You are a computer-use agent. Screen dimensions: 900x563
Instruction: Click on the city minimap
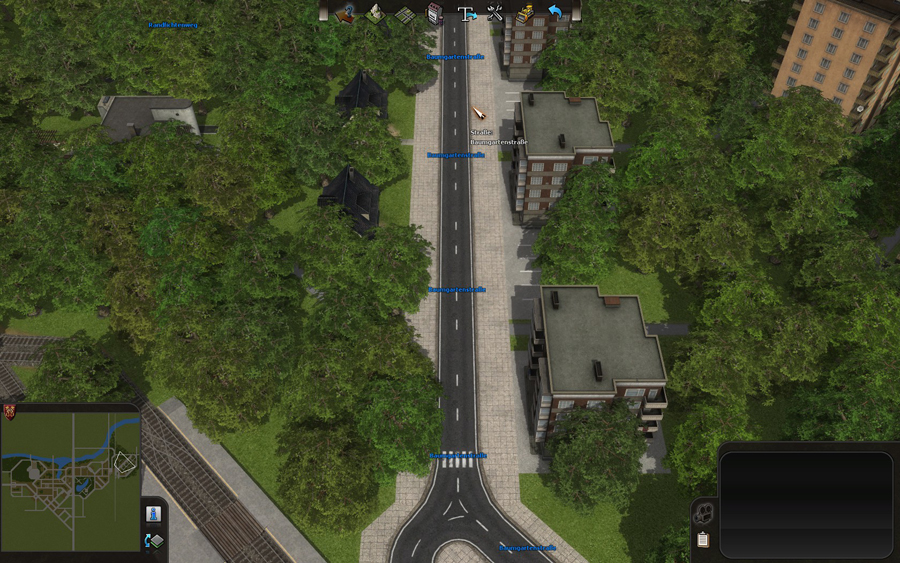click(70, 482)
